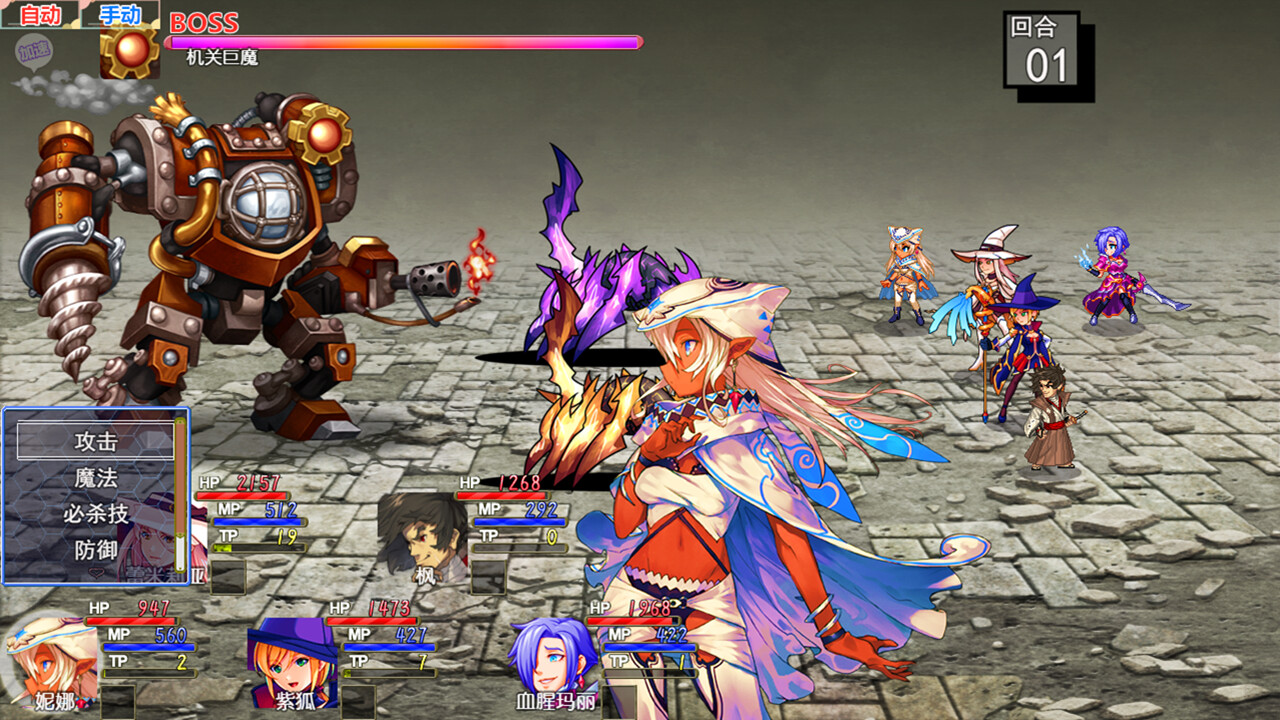The height and width of the screenshot is (720, 1280).
Task: Select the special skill (必杀技) command
Action: point(96,515)
